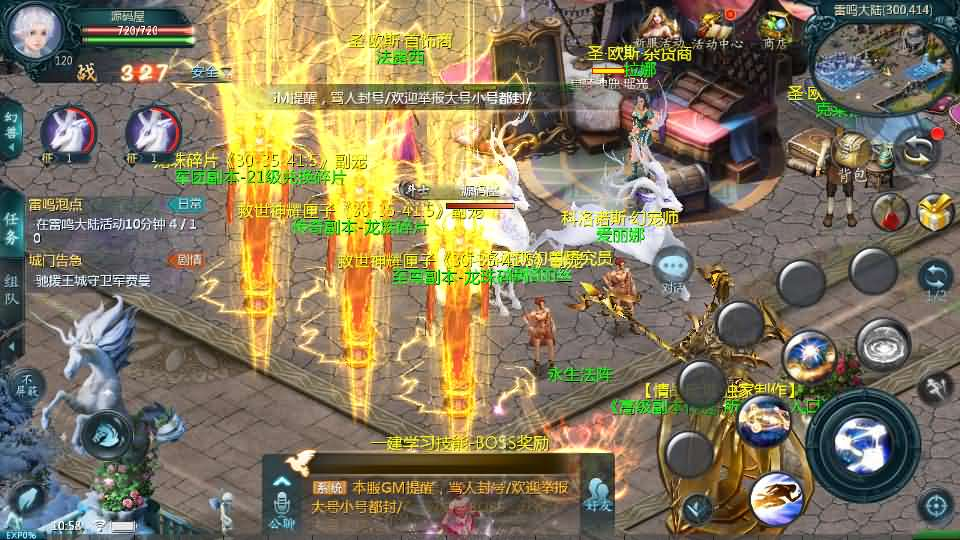Open the 商店 shop
The image size is (960, 540).
(775, 28)
